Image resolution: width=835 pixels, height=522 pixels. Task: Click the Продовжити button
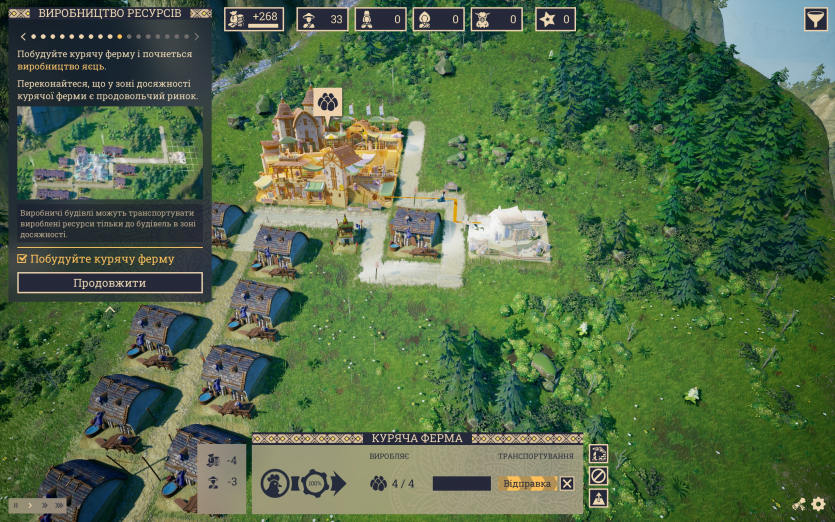[110, 283]
